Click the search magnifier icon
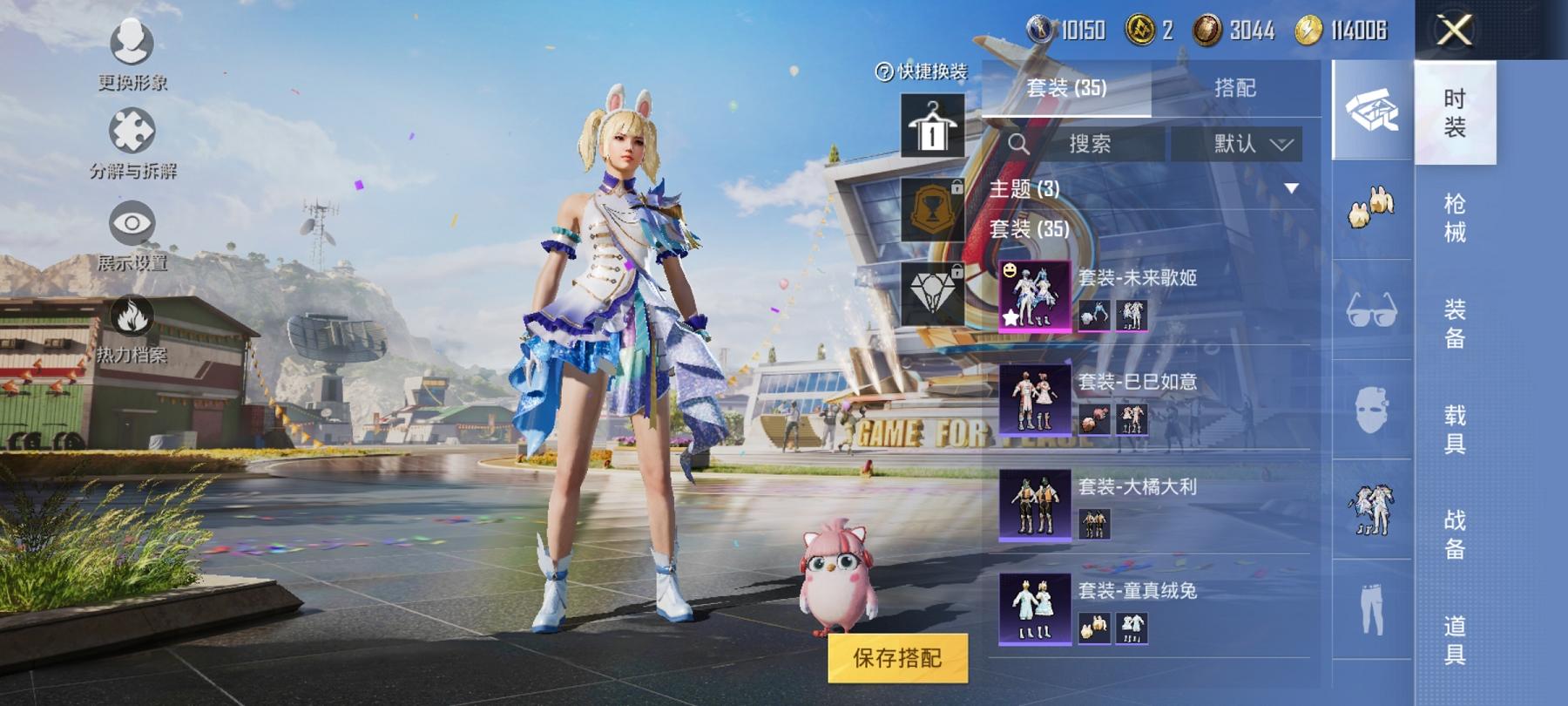This screenshot has height=706, width=1568. (x=1018, y=145)
